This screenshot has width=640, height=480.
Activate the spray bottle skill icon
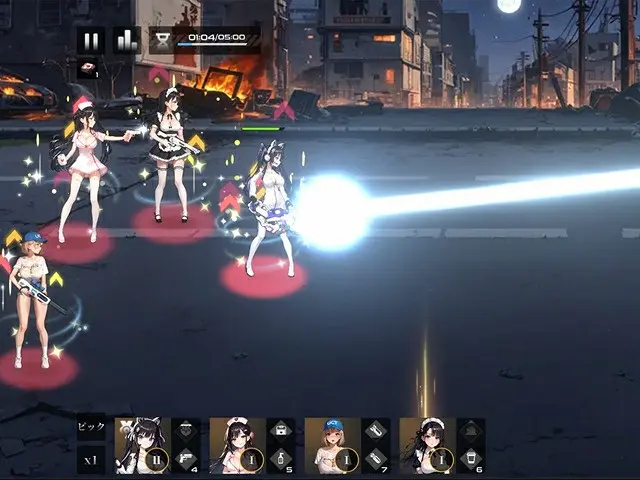point(280,460)
